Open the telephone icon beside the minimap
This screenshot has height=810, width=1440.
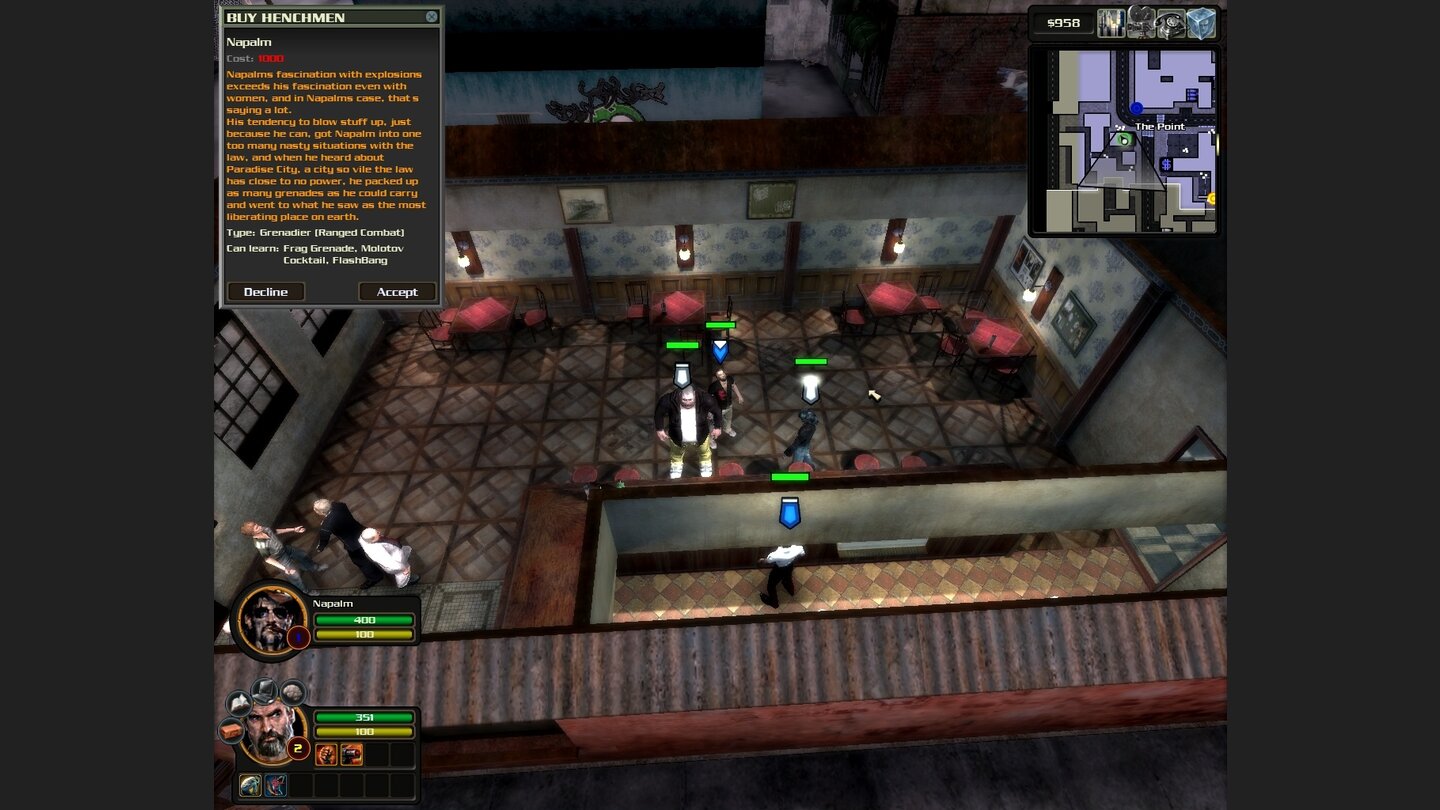tap(1171, 22)
